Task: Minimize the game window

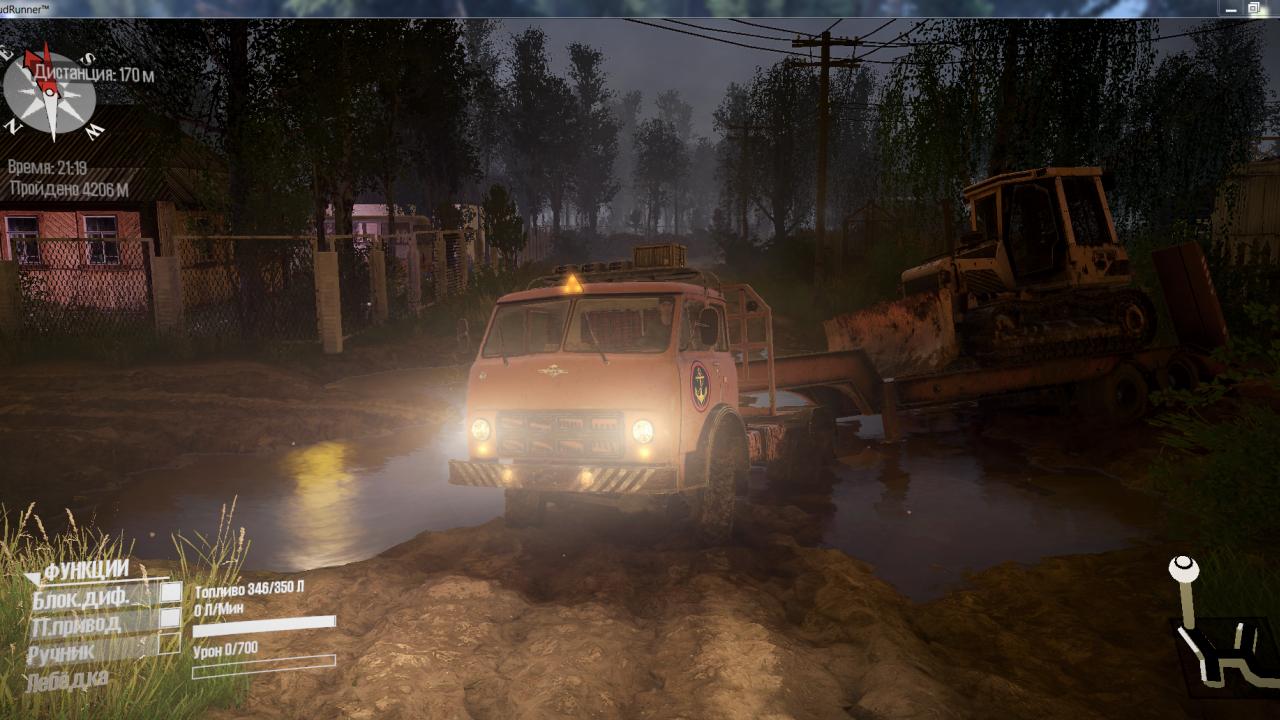Action: tap(1229, 8)
